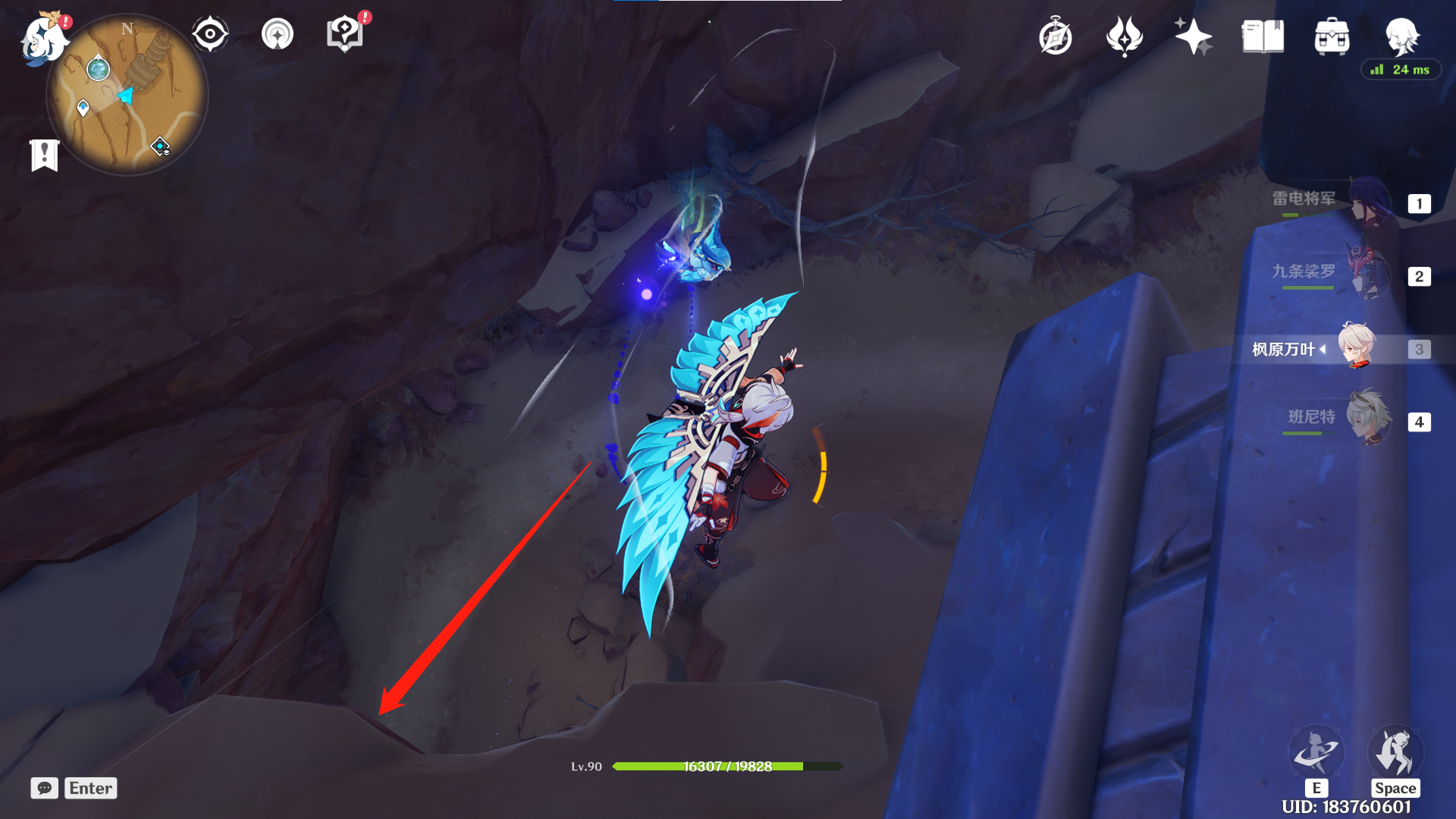Activate Kazuha's elemental skill icon
This screenshot has height=819, width=1456.
(1316, 752)
